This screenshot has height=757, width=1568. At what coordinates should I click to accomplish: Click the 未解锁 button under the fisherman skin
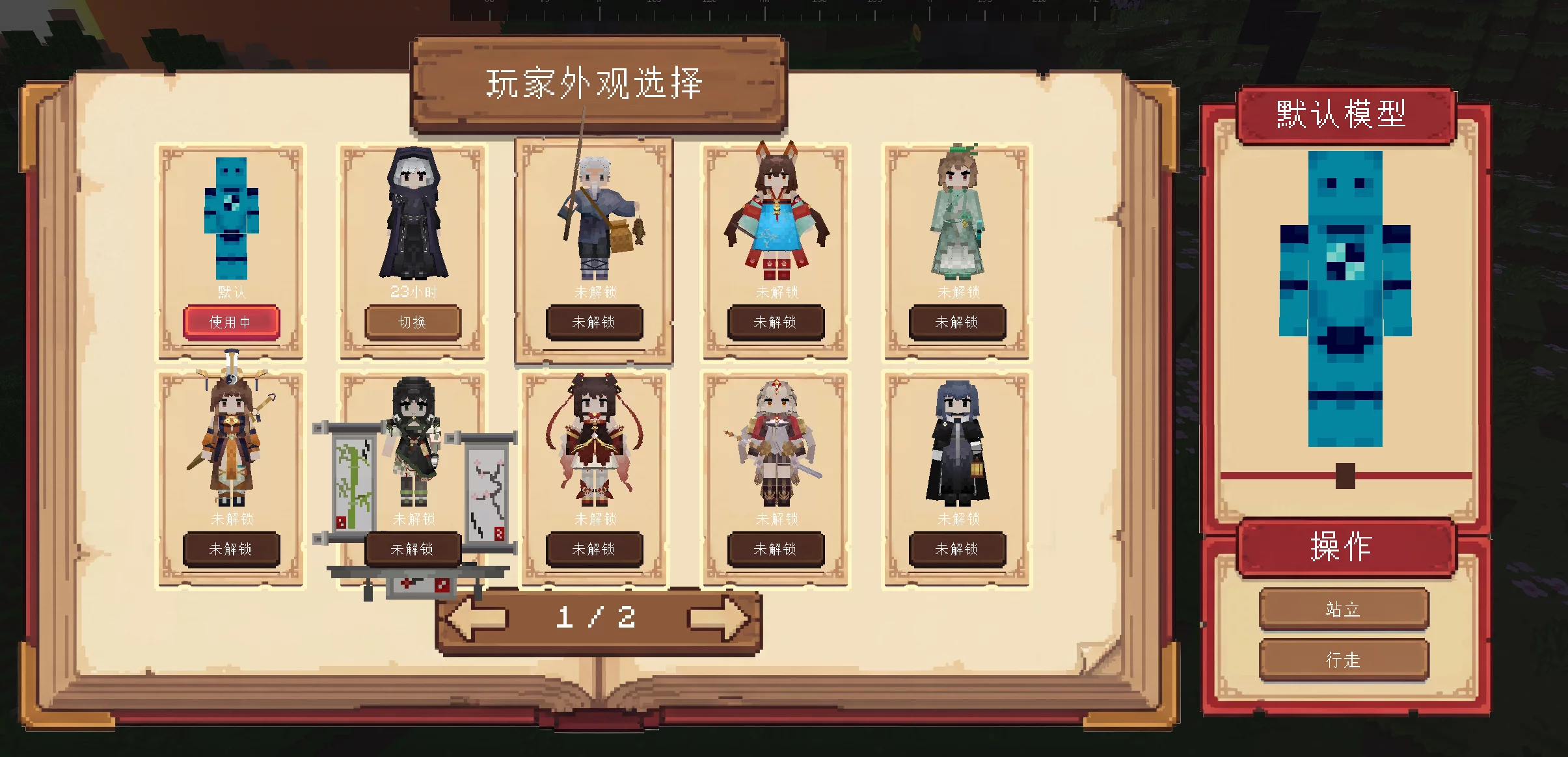click(x=593, y=322)
